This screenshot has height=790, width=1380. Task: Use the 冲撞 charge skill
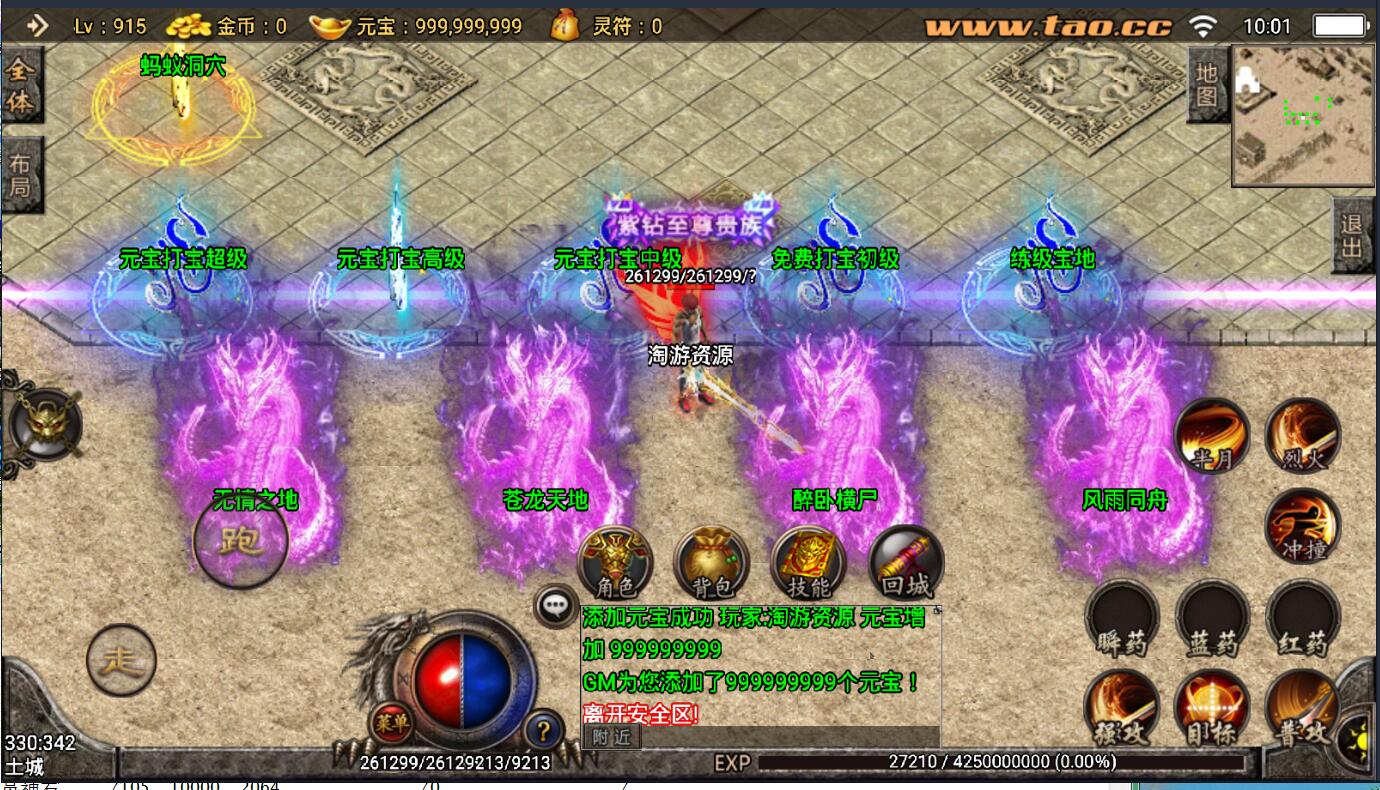tap(1302, 527)
